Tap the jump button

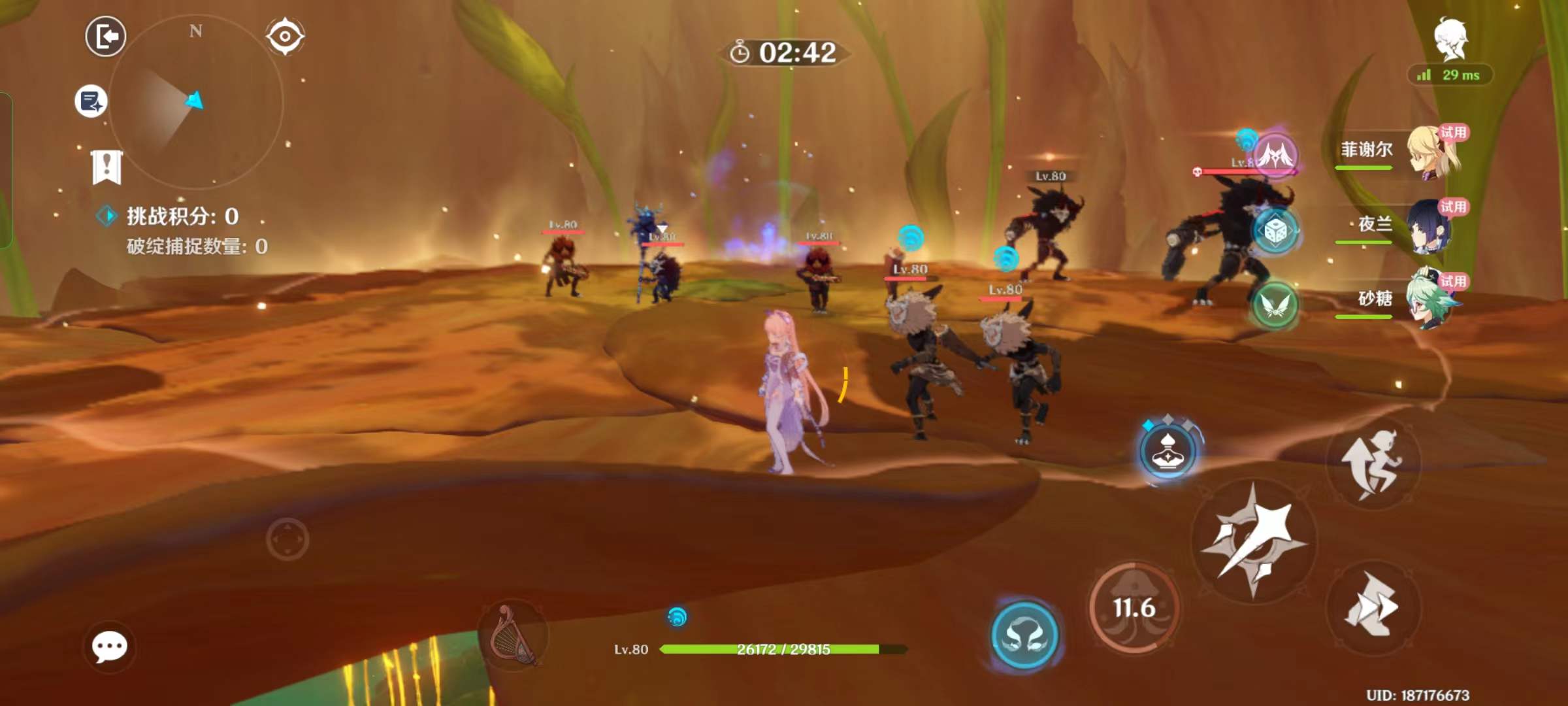point(1373,464)
